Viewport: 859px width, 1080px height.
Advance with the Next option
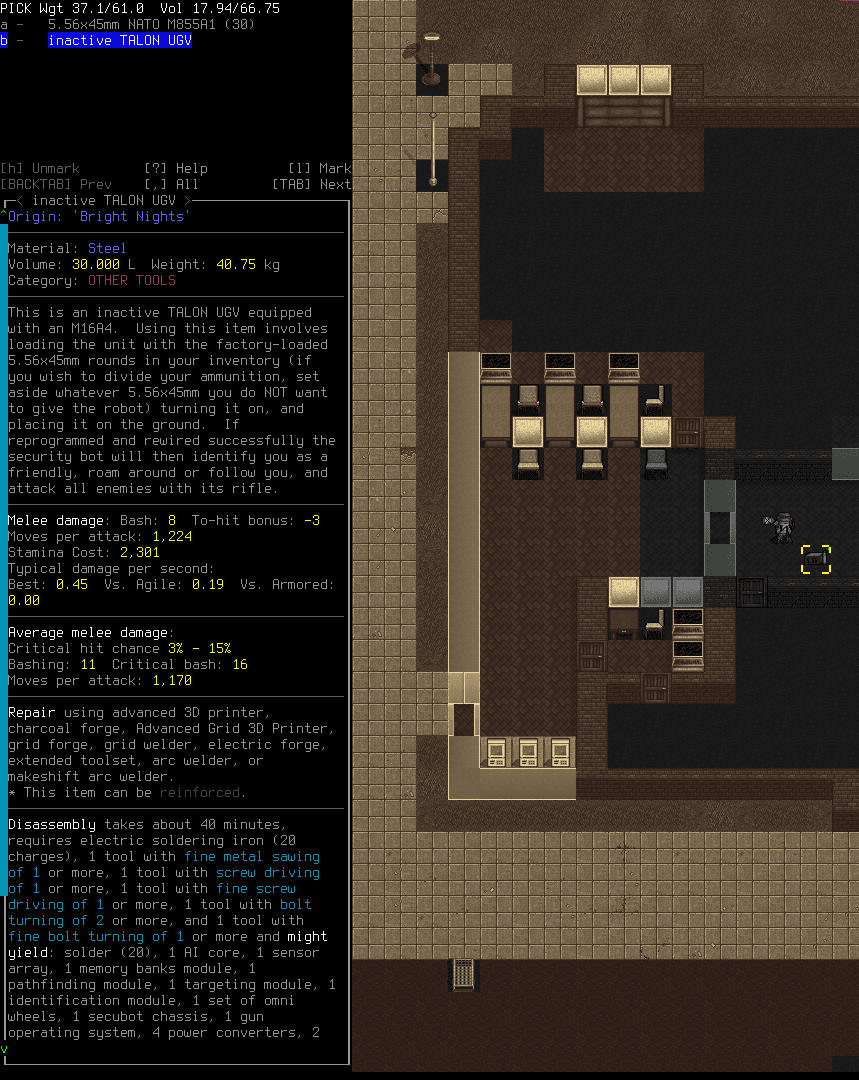tap(311, 184)
